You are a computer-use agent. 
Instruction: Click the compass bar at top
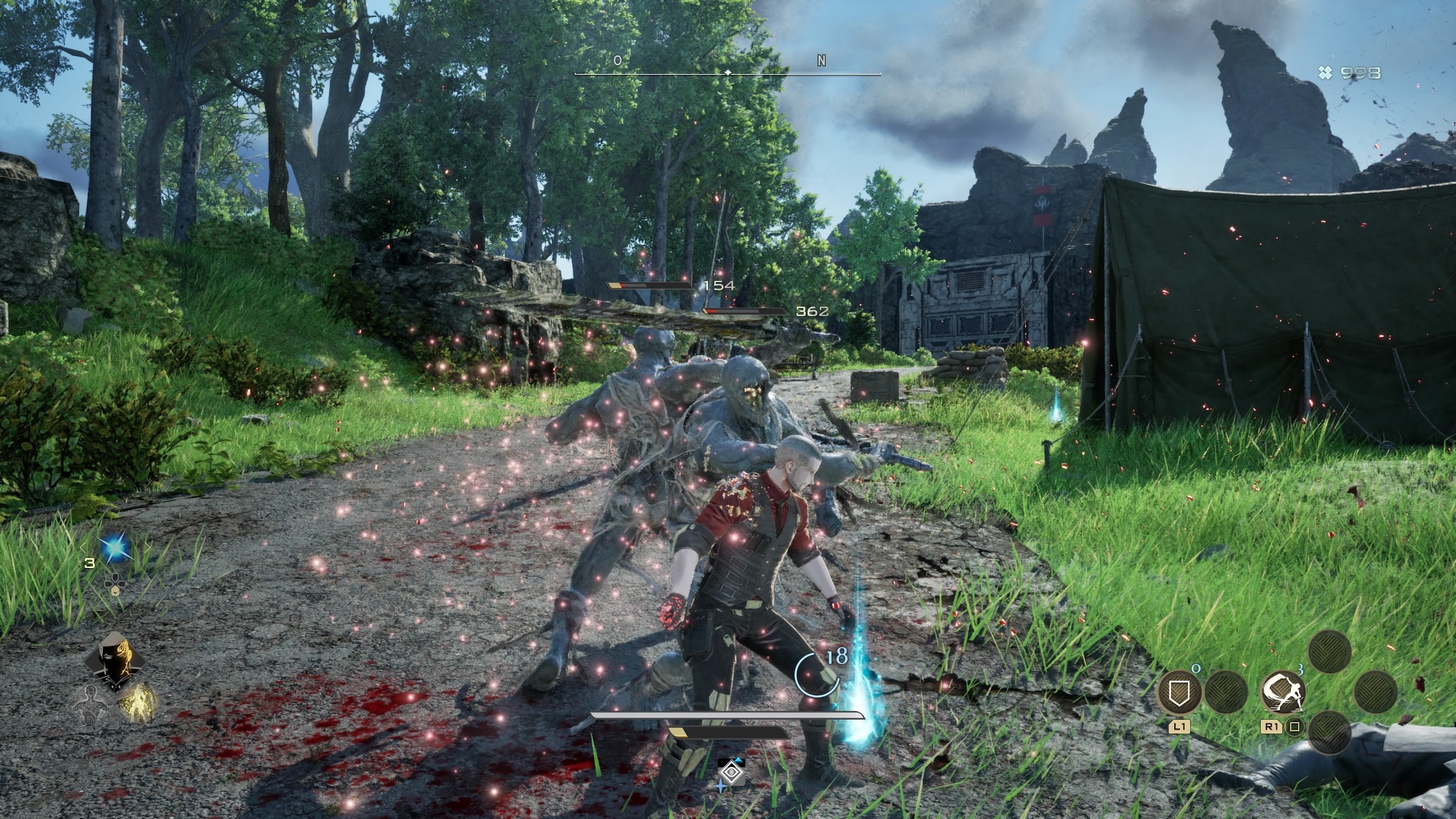(x=727, y=73)
